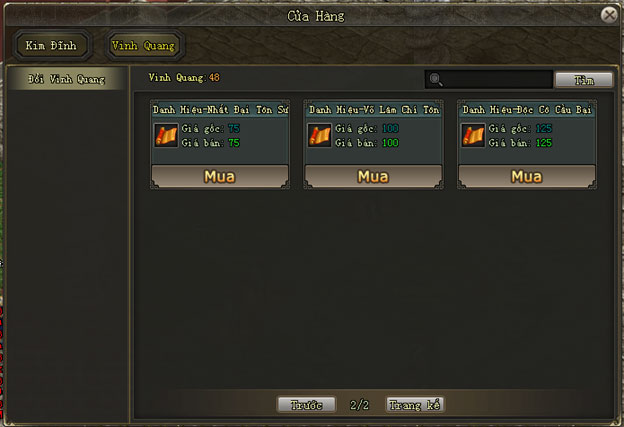
Task: Buy Danh Hiệu-Võ Lâm Chí Tôn
Action: coord(373,177)
